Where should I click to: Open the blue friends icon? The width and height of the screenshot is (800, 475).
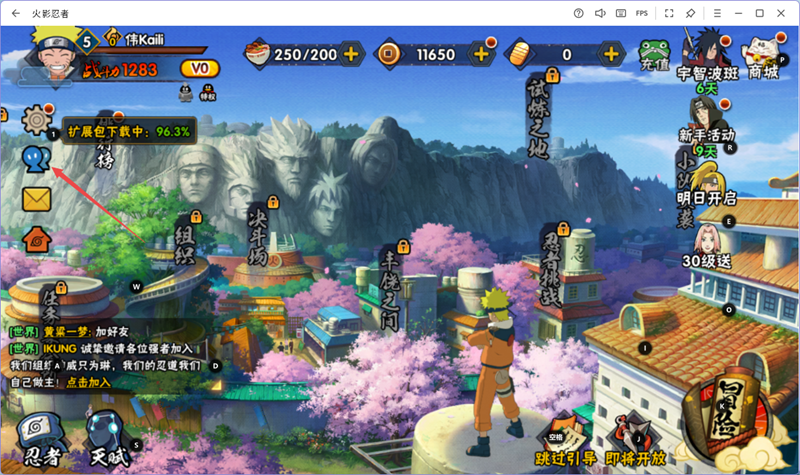pos(37,159)
